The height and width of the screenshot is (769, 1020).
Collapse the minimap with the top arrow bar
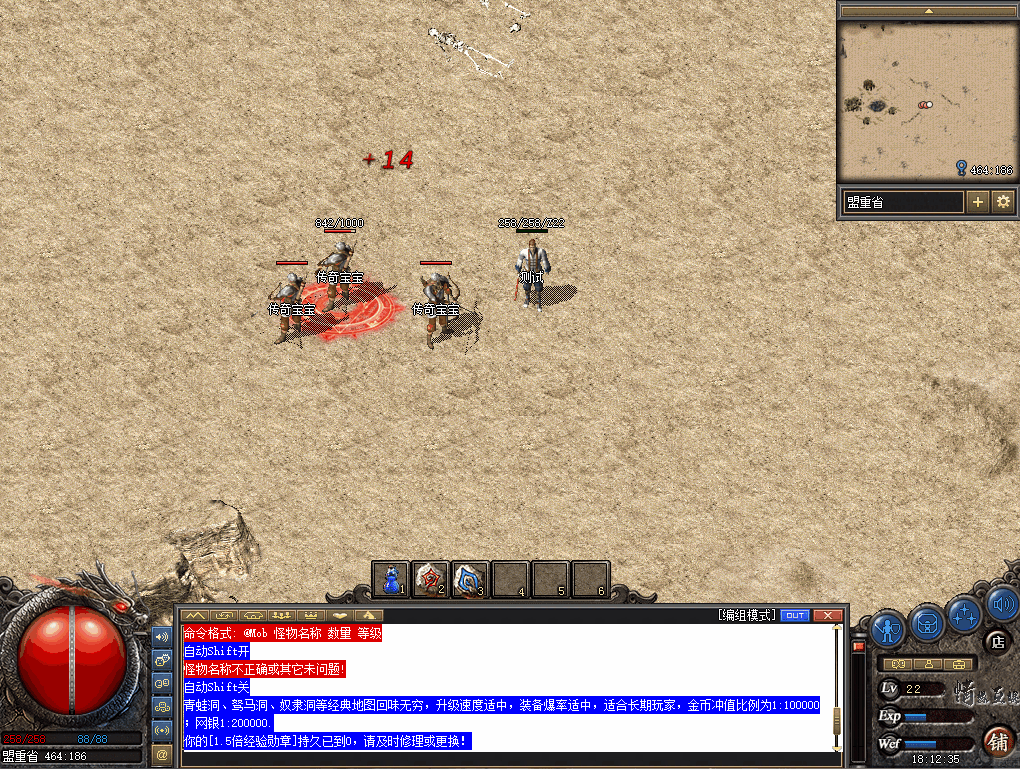point(927,10)
